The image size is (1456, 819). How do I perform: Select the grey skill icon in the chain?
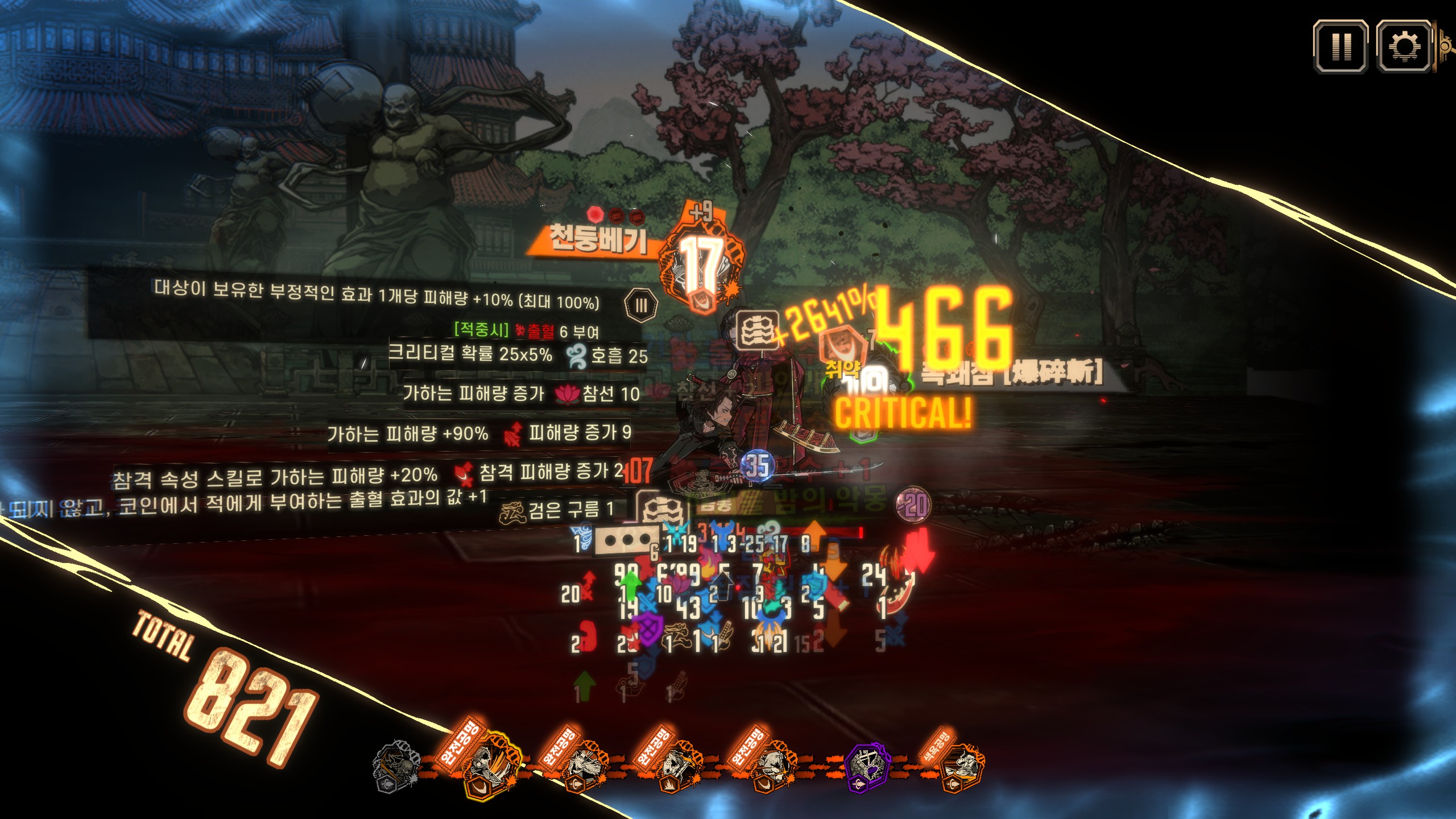coord(395,766)
